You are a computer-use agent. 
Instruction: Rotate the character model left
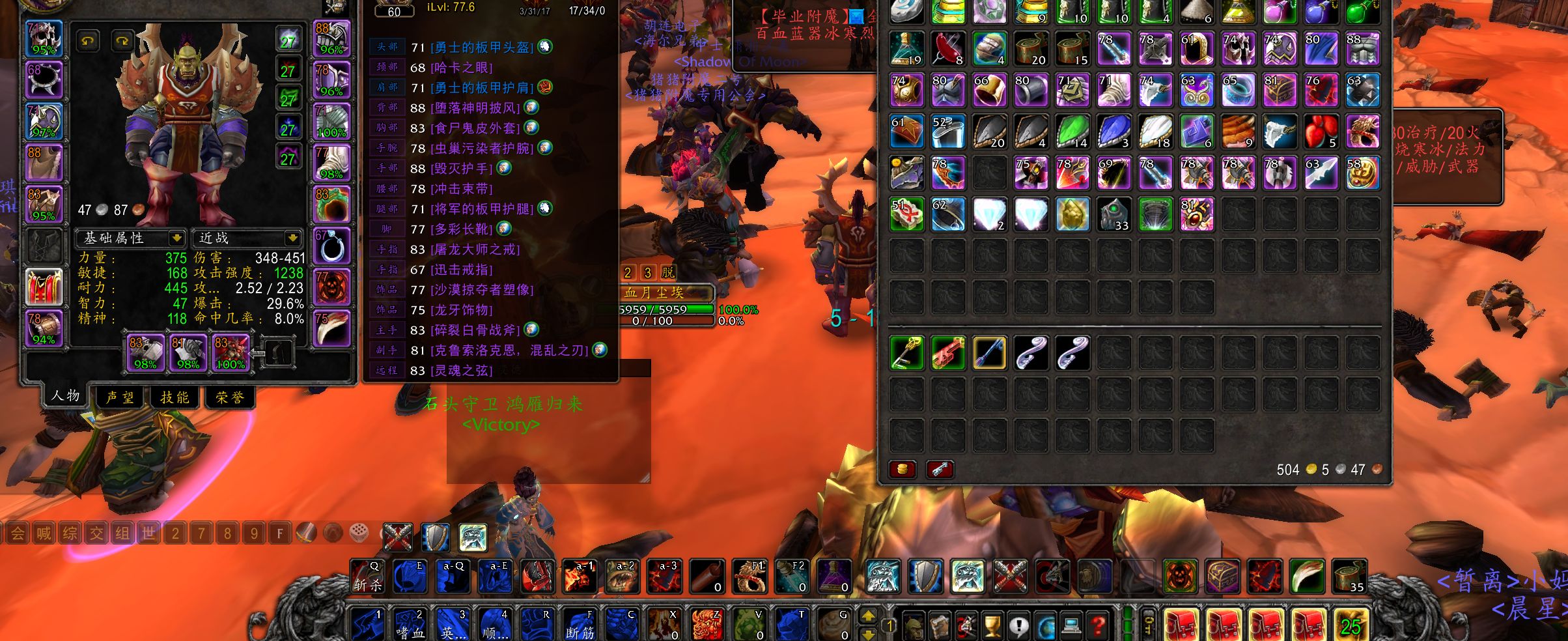pos(88,42)
